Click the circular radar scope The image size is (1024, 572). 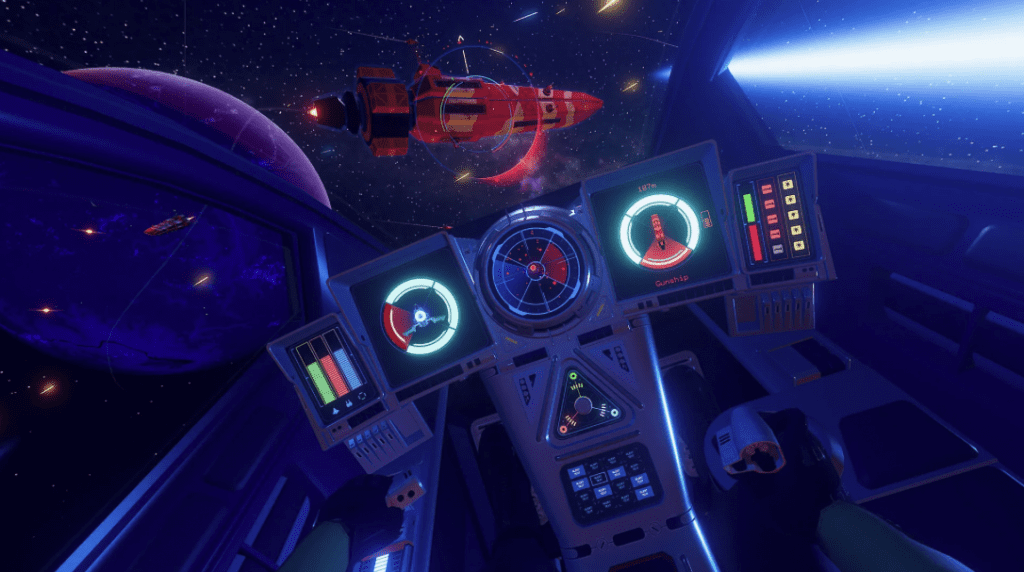click(x=537, y=261)
